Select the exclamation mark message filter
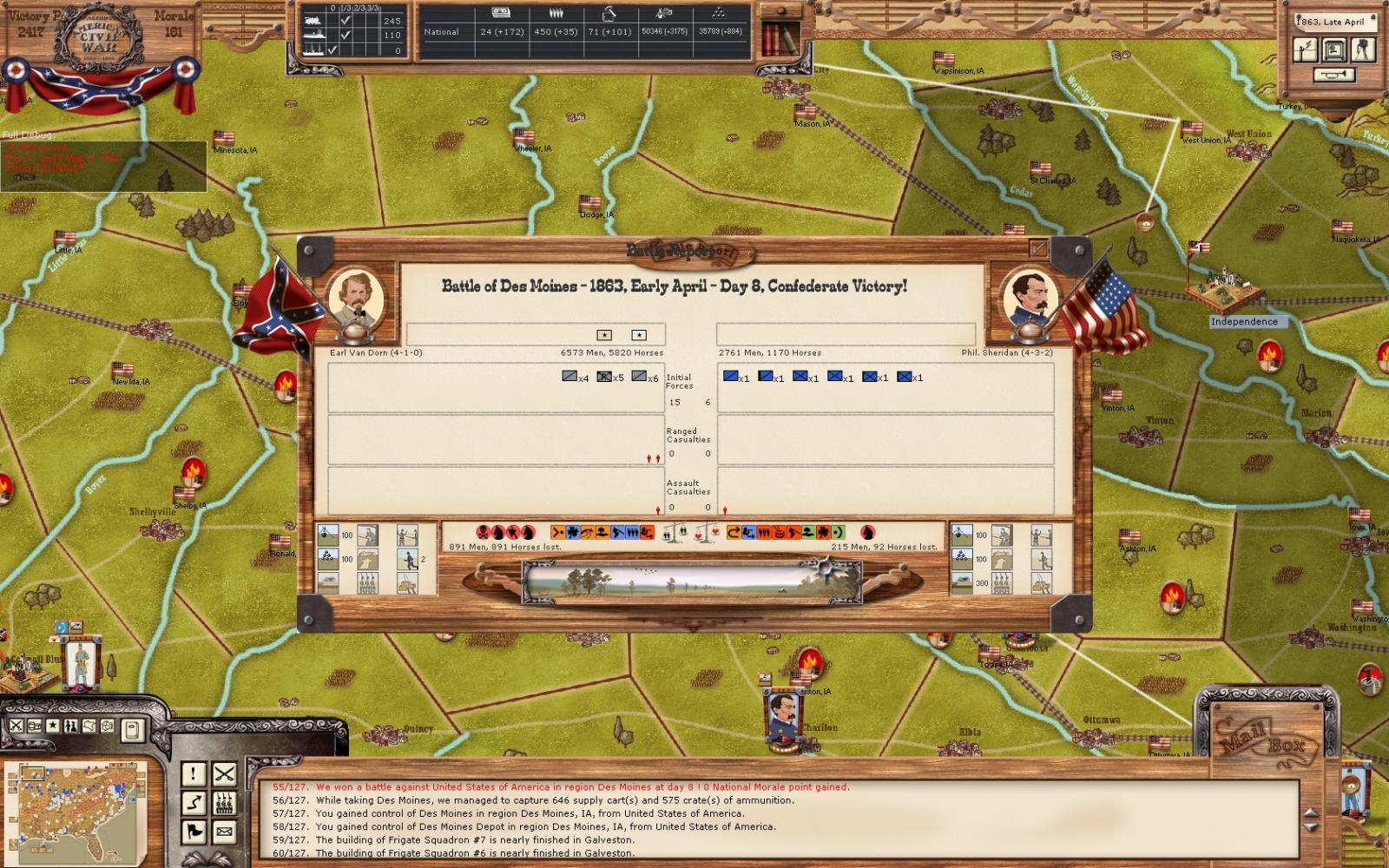 pos(193,773)
